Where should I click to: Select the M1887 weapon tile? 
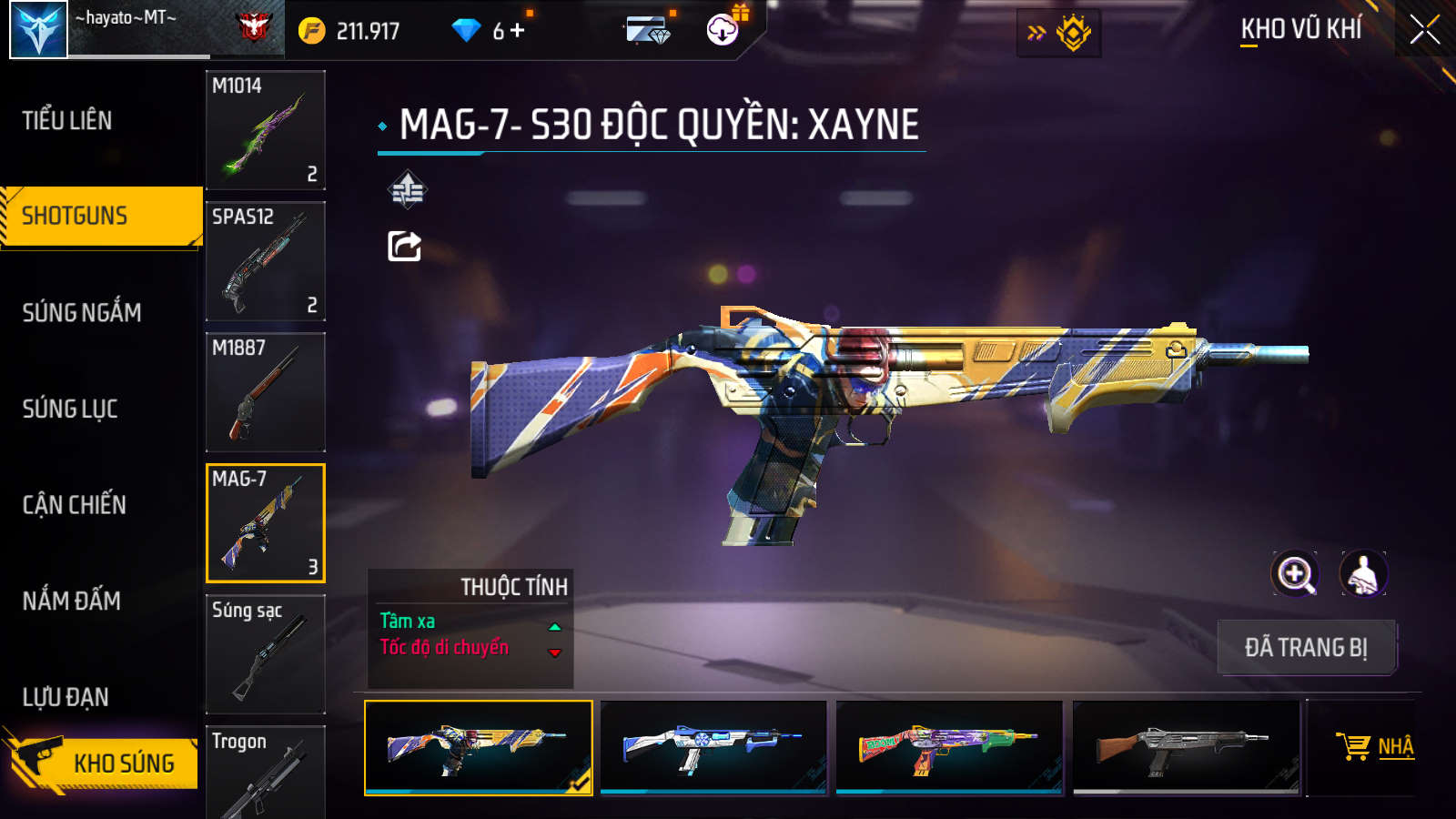(x=265, y=392)
